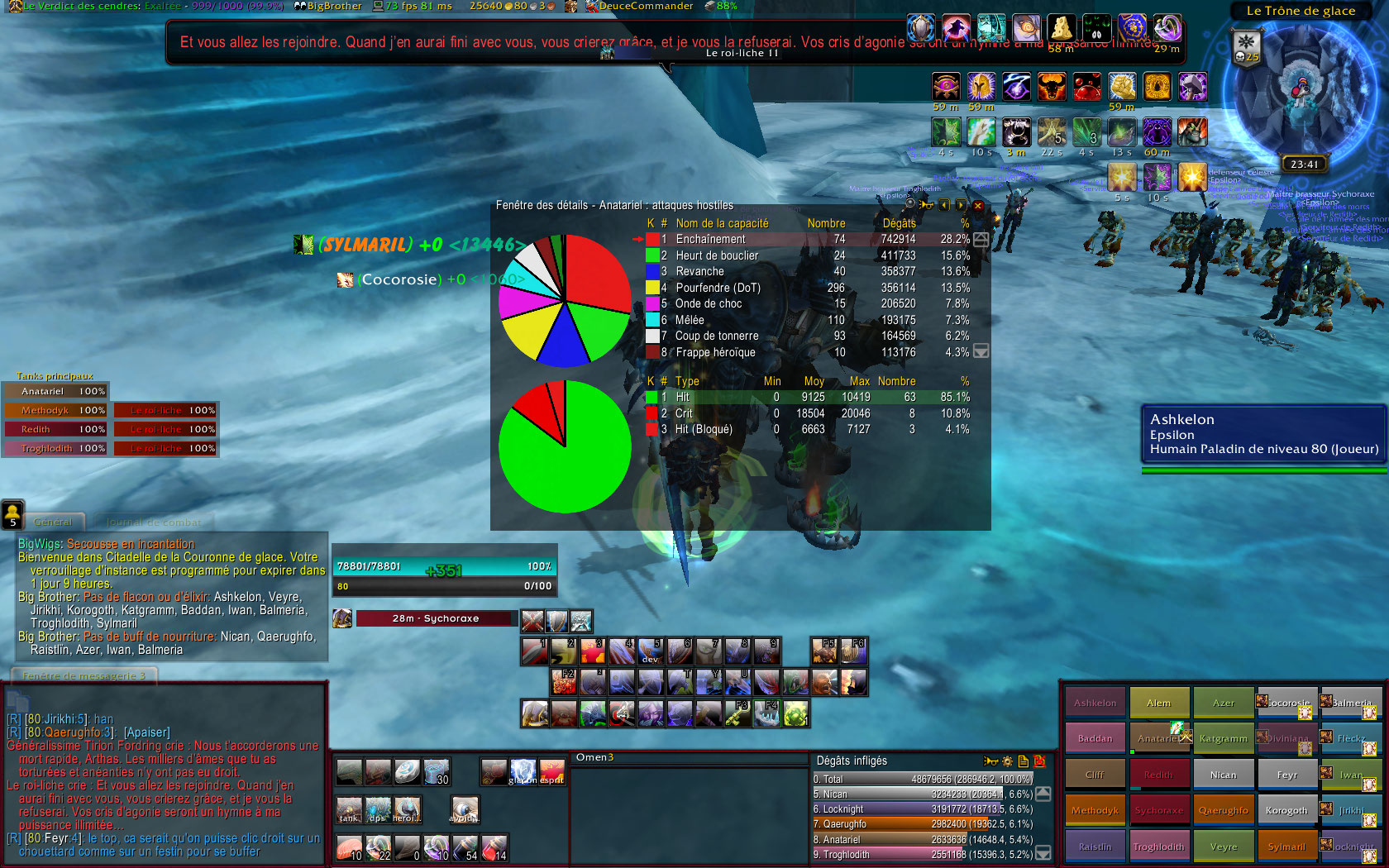This screenshot has height=868, width=1389.
Task: Click the left arrow in the details window header
Action: tap(943, 205)
